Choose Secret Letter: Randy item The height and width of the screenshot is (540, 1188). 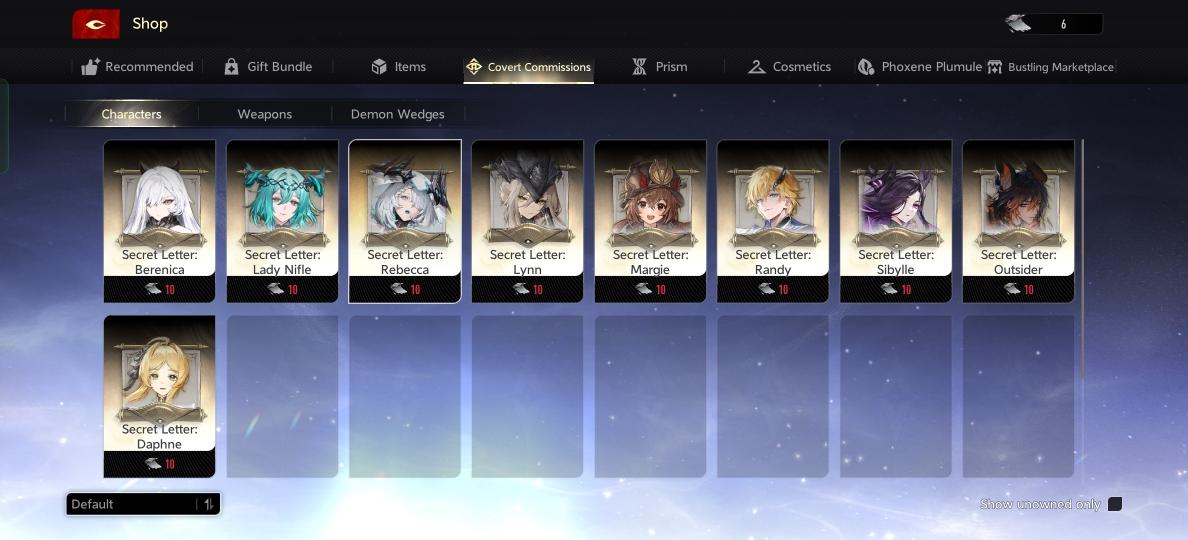click(773, 220)
